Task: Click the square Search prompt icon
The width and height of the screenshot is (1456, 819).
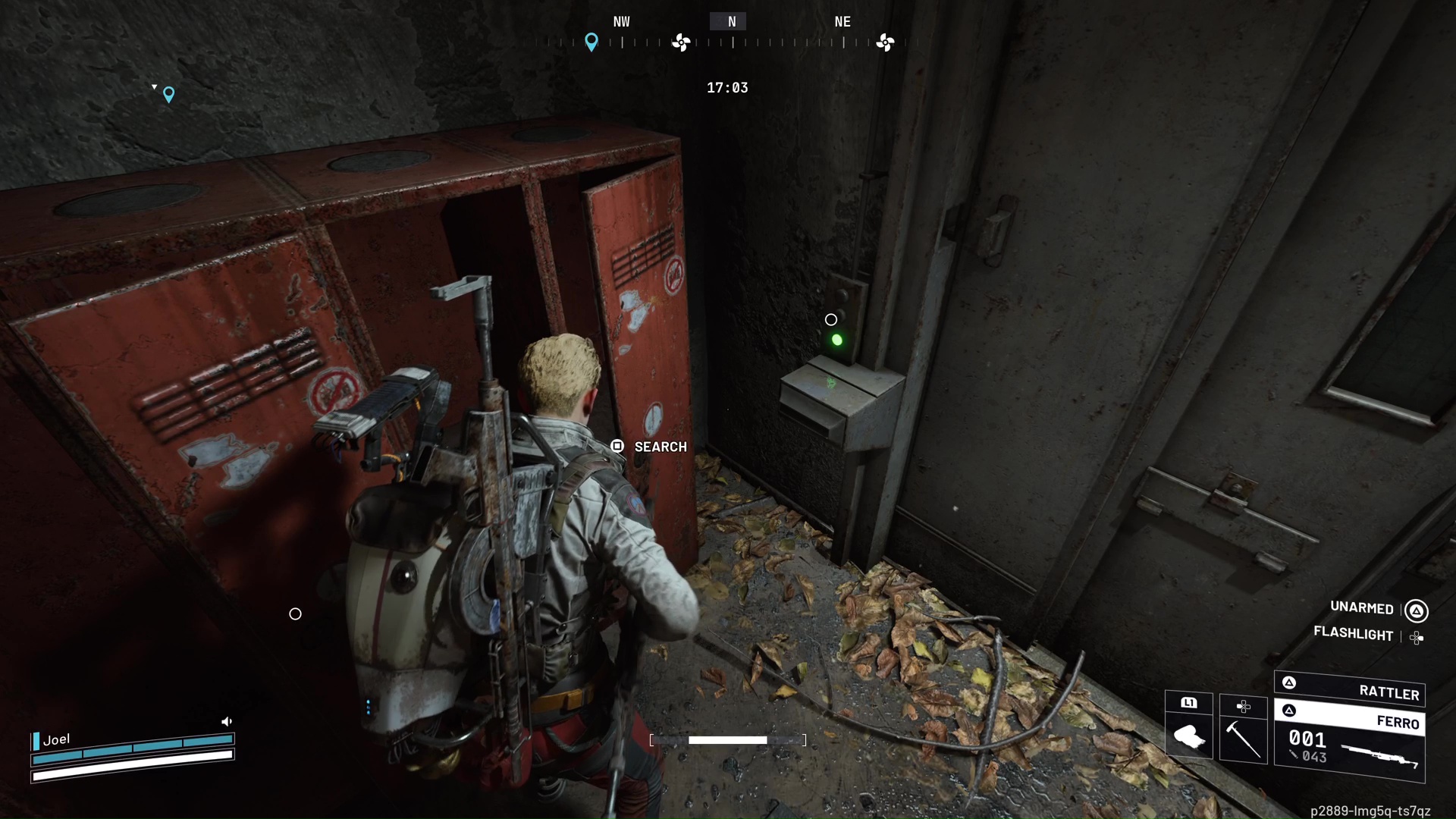Action: tap(617, 447)
